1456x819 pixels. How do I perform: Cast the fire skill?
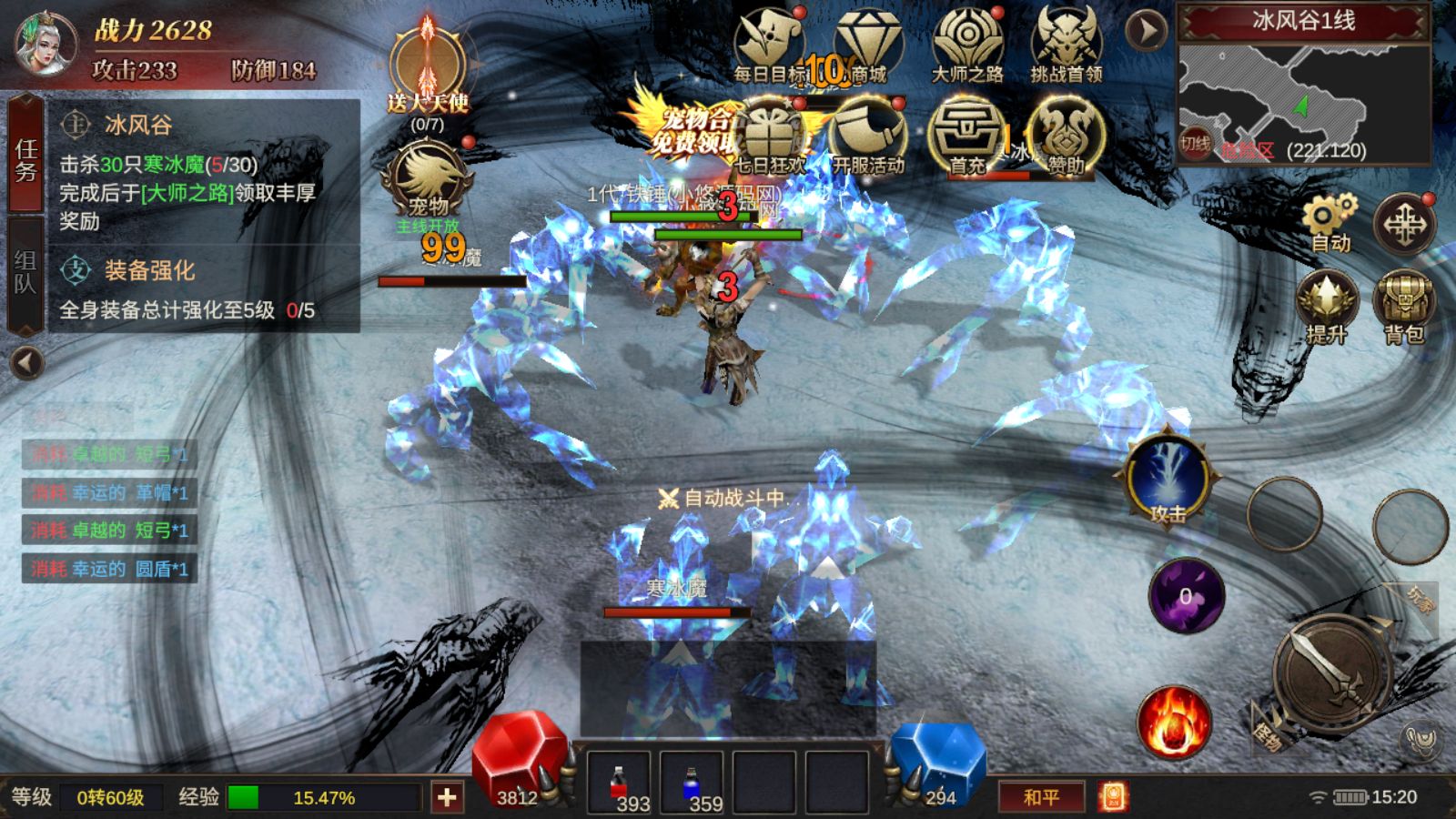1174,723
